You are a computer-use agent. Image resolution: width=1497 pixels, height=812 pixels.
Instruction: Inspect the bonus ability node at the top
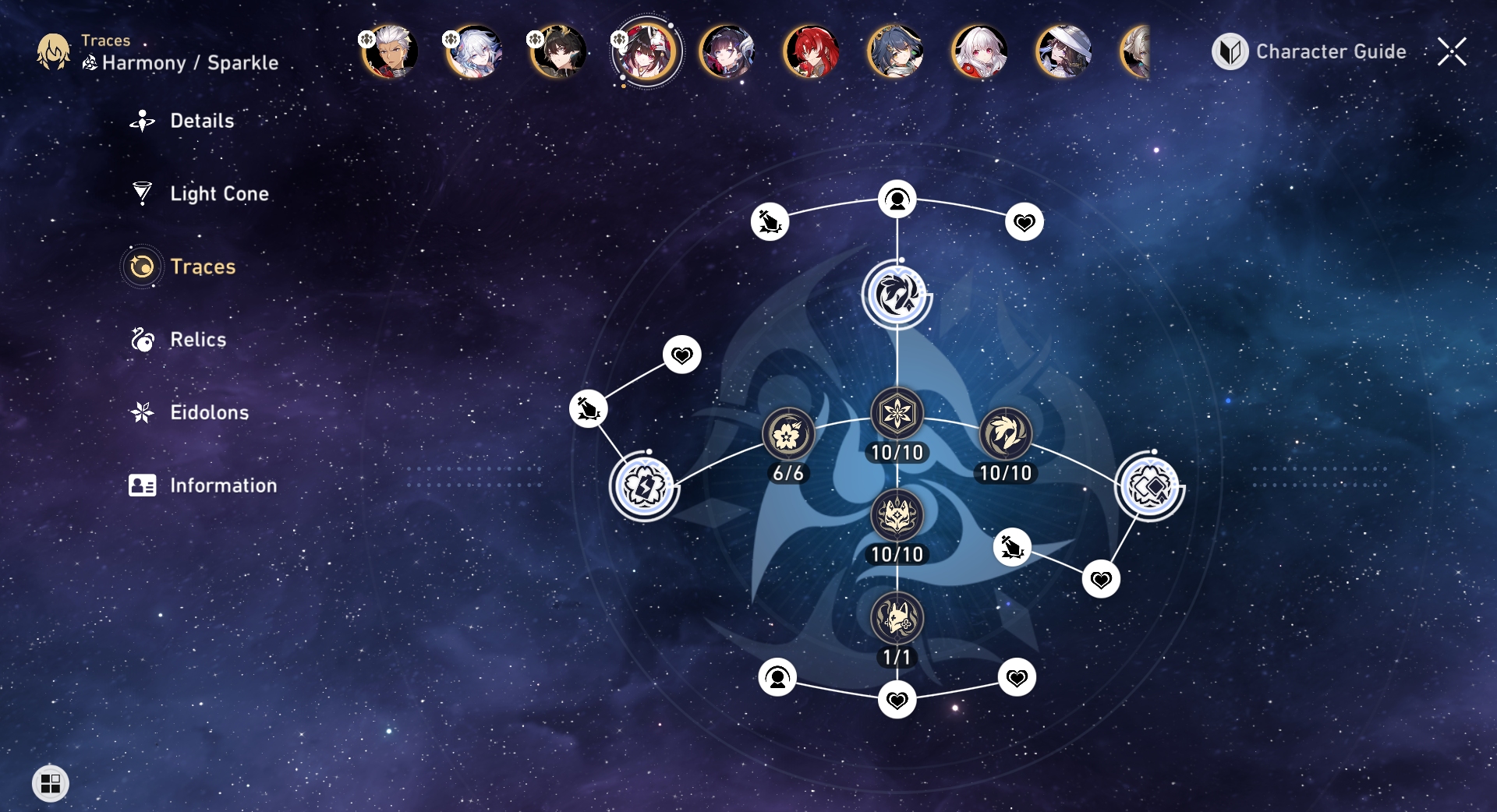point(897,295)
